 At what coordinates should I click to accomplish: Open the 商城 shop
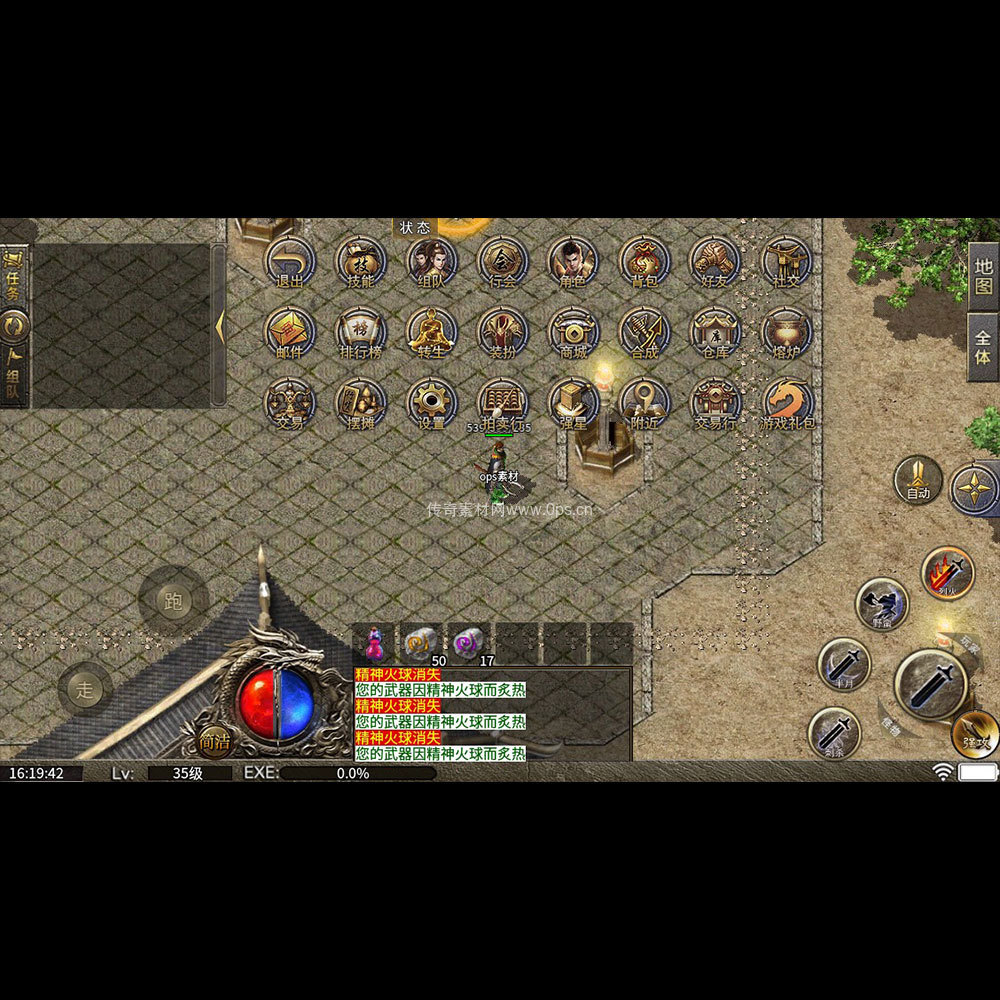click(573, 332)
